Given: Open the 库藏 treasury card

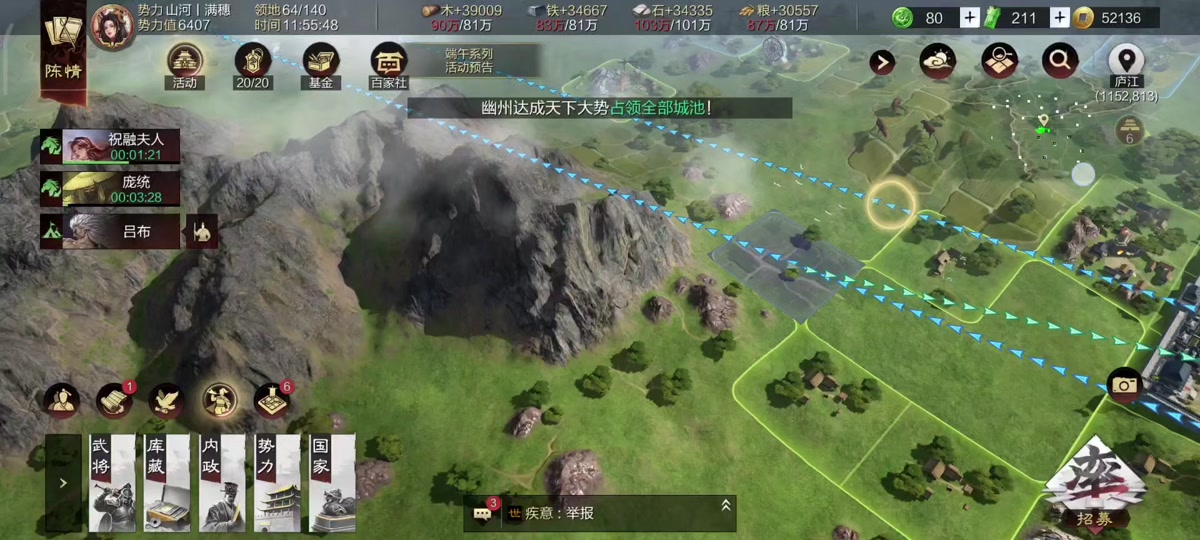Looking at the screenshot, I should pos(166,482).
